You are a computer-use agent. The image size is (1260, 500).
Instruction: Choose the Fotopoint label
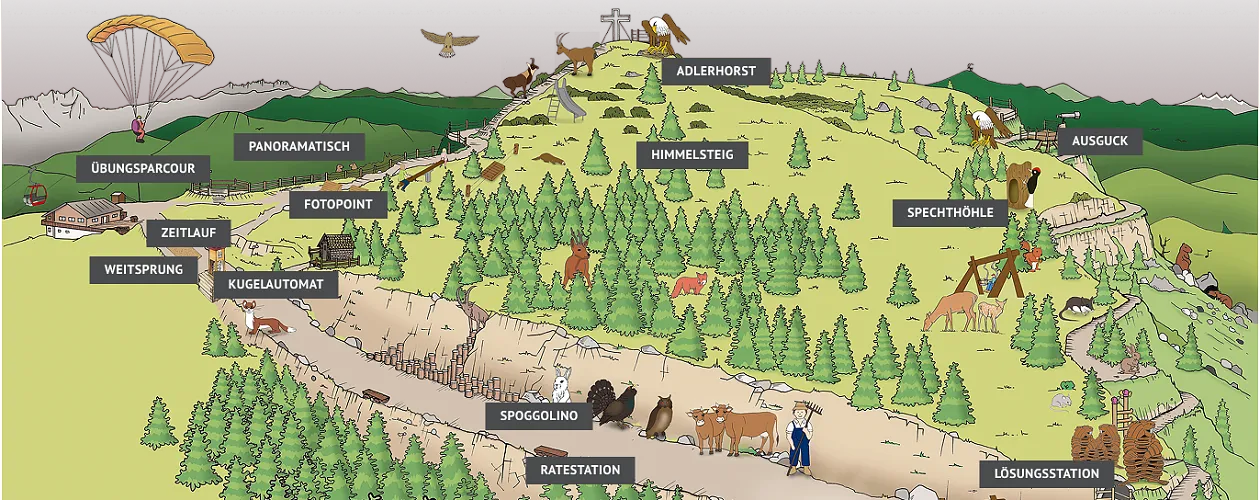pyautogui.click(x=338, y=205)
